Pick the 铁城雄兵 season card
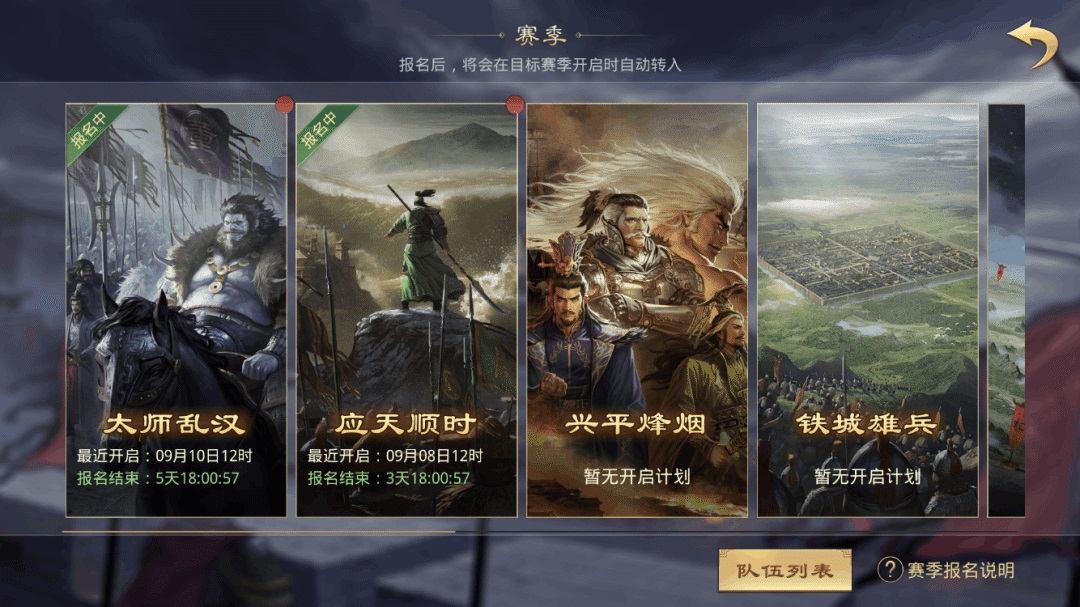The image size is (1080, 607). tap(867, 310)
